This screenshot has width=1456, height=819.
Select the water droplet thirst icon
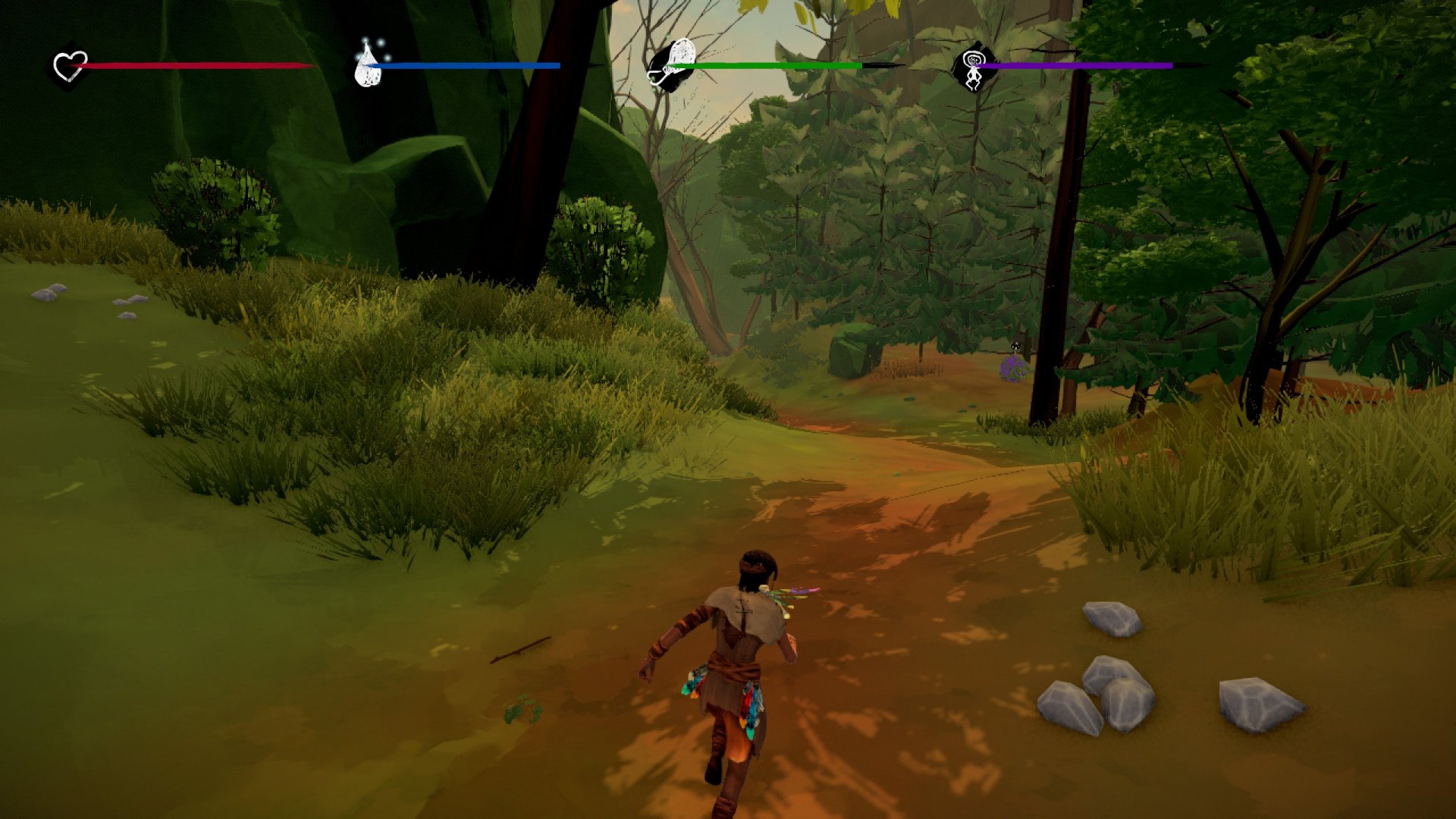369,65
